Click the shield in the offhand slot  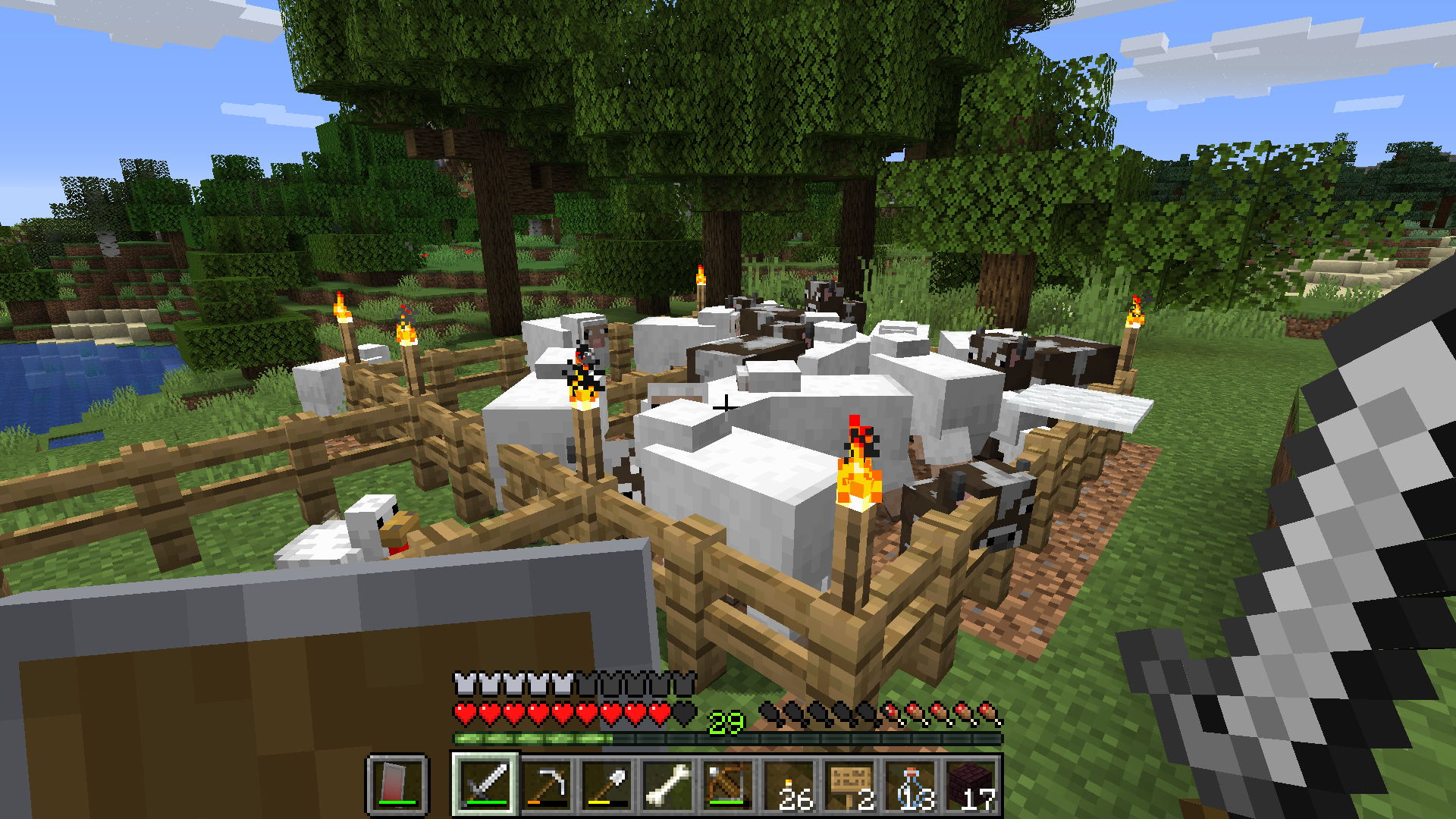click(397, 784)
